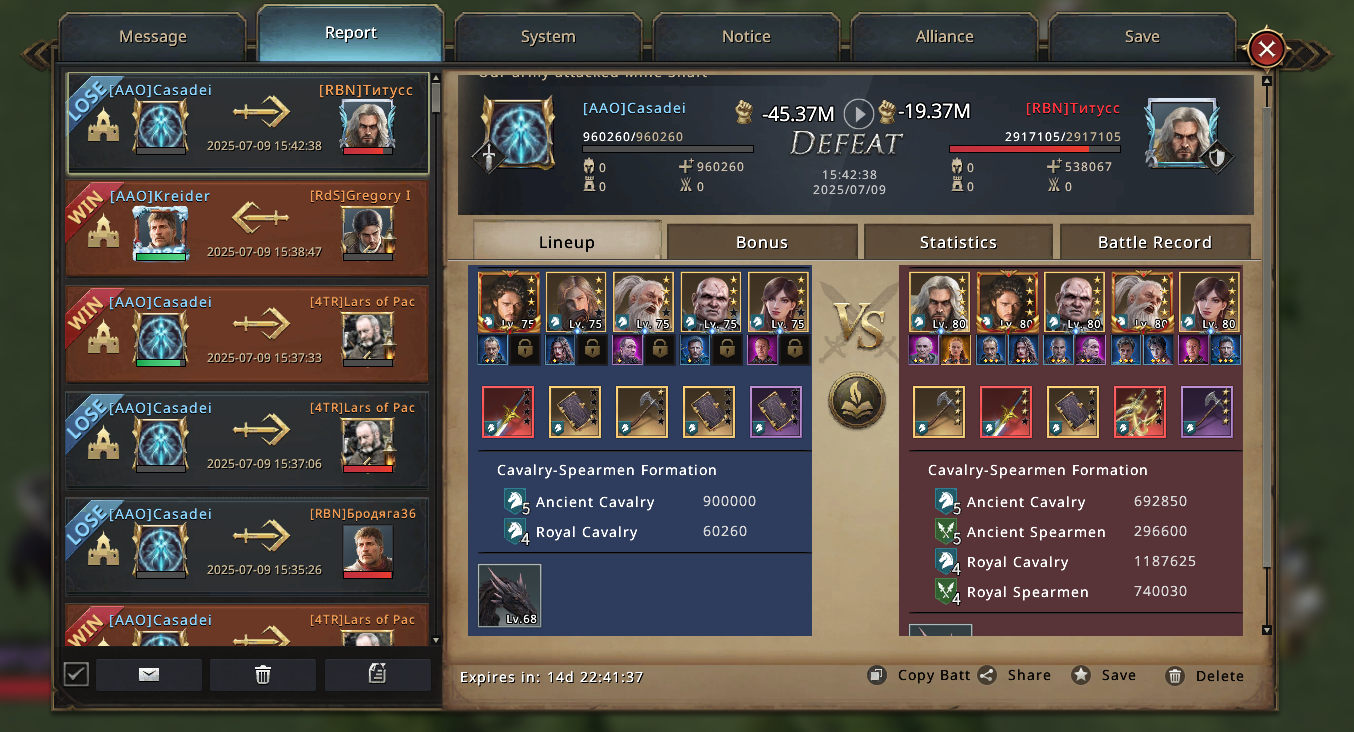Share this battle report
The height and width of the screenshot is (732, 1354).
[1016, 675]
